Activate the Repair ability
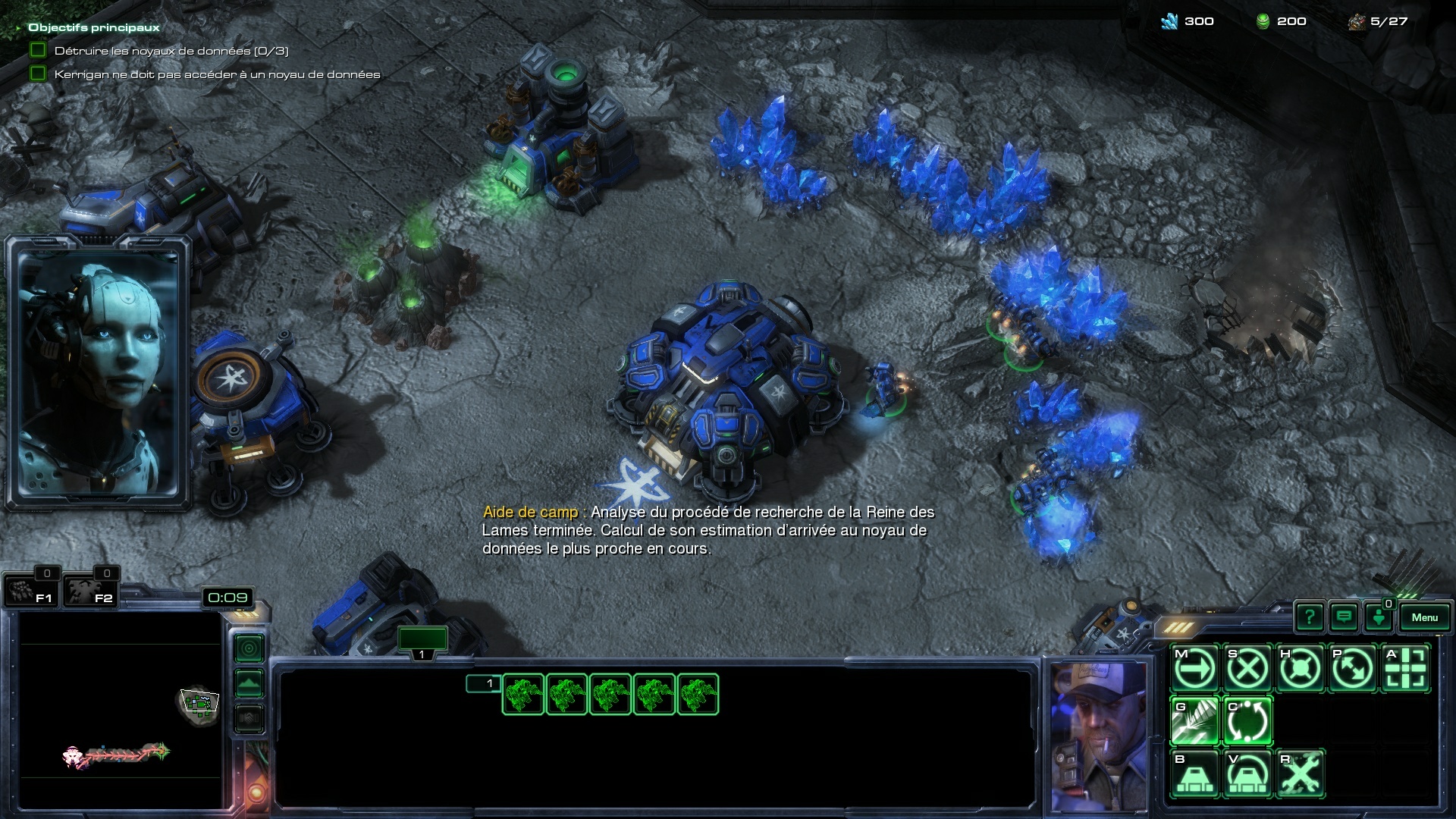1456x819 pixels. (1300, 773)
